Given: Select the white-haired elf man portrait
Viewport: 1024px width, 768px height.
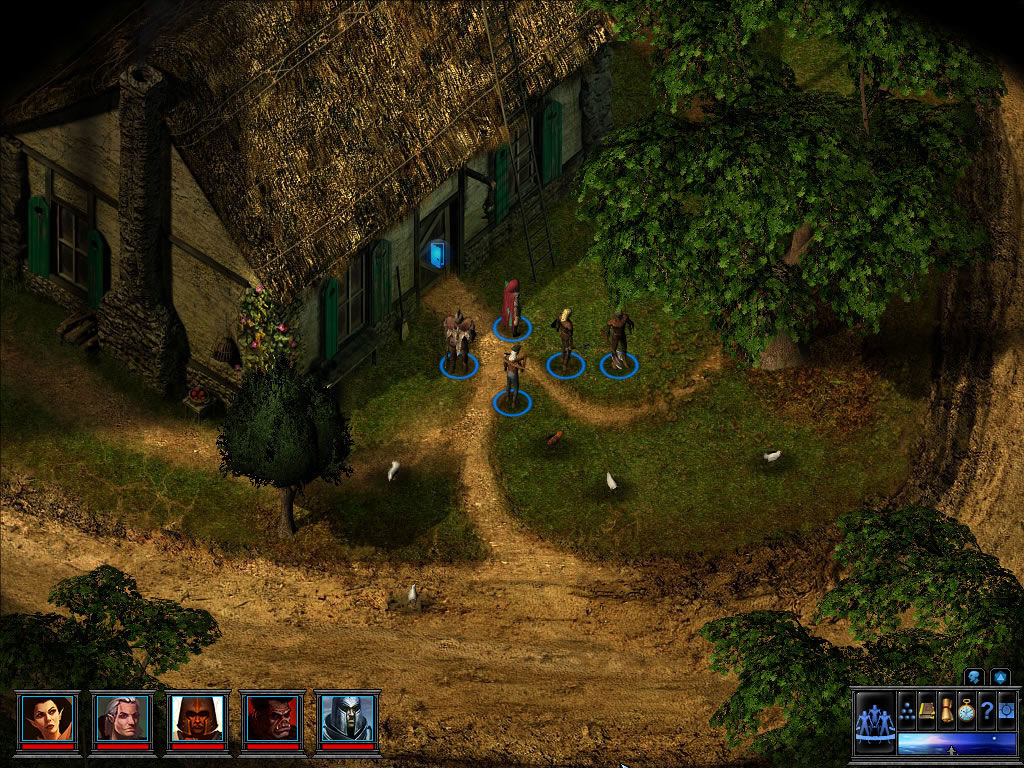Looking at the screenshot, I should 122,717.
